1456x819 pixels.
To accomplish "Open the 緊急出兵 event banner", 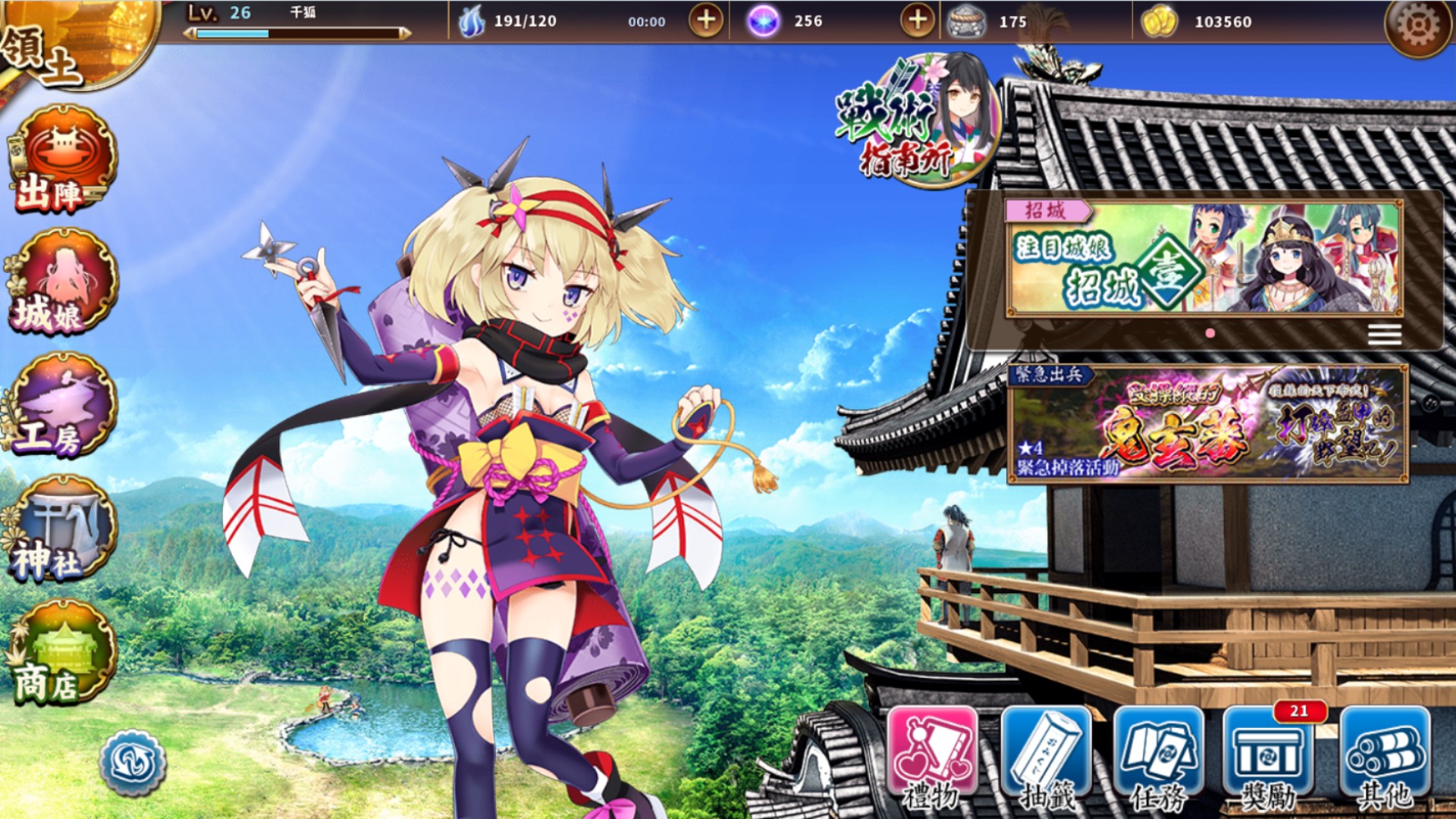I will click(x=1207, y=424).
